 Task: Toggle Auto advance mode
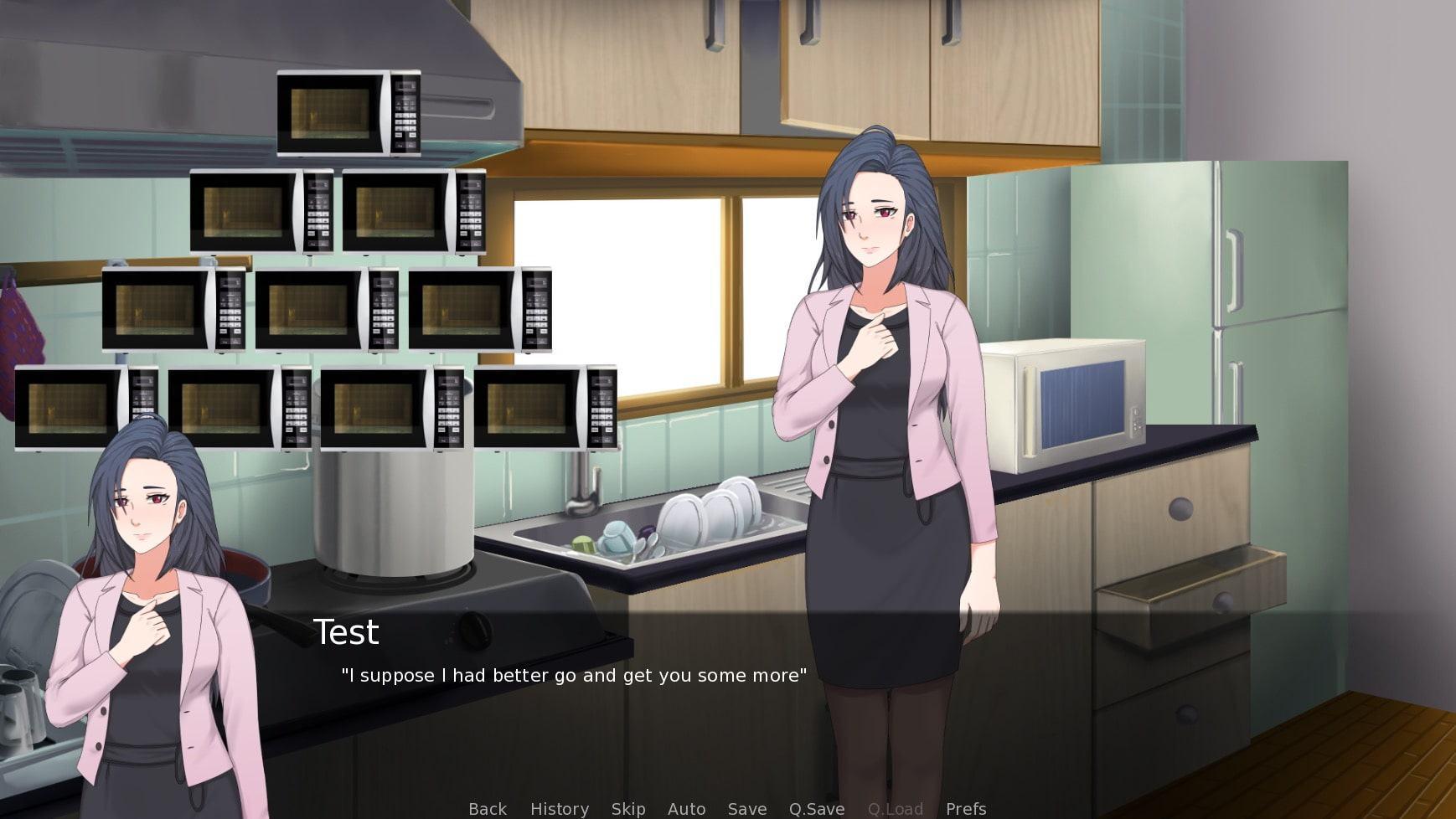pyautogui.click(x=686, y=809)
